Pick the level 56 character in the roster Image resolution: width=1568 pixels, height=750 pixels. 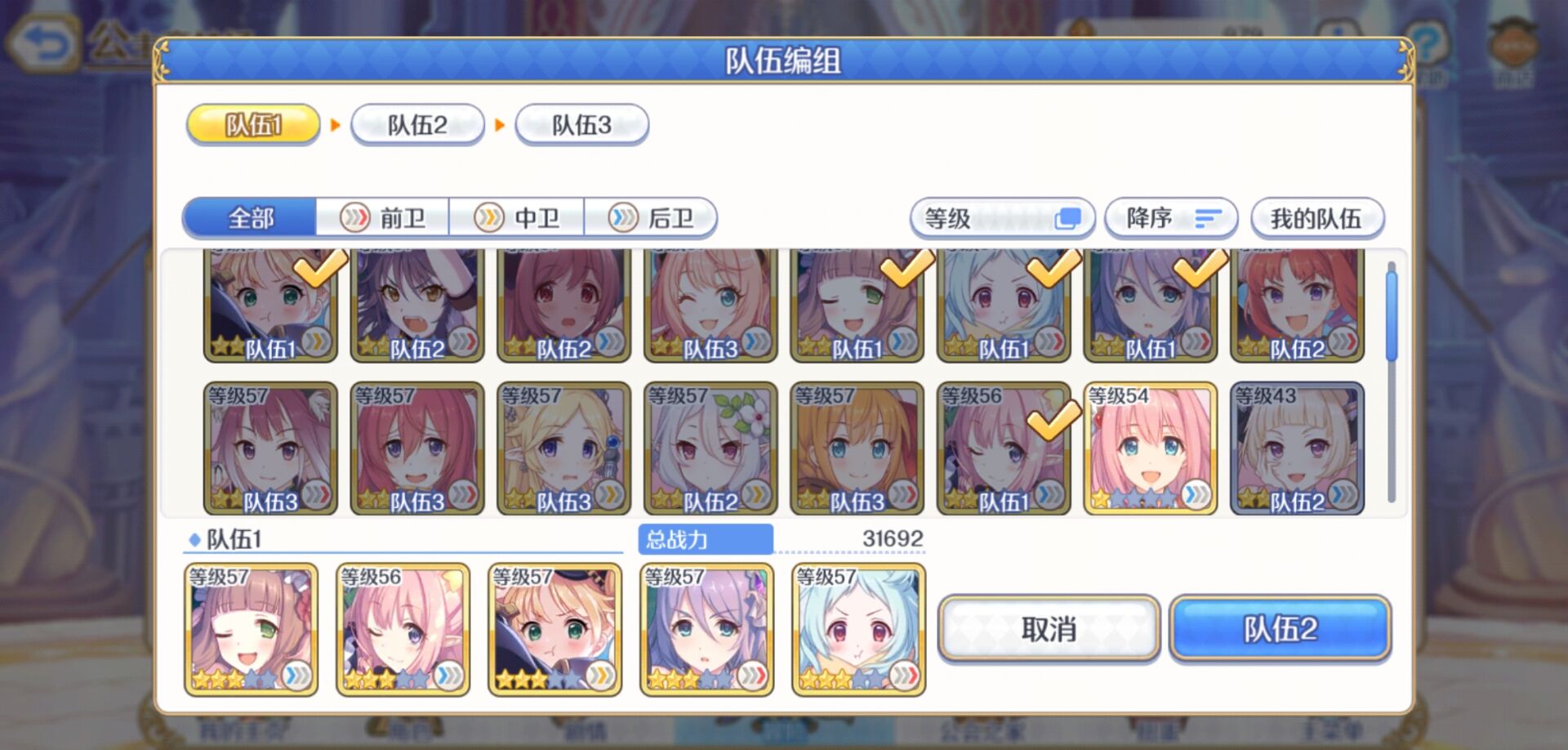point(1004,449)
